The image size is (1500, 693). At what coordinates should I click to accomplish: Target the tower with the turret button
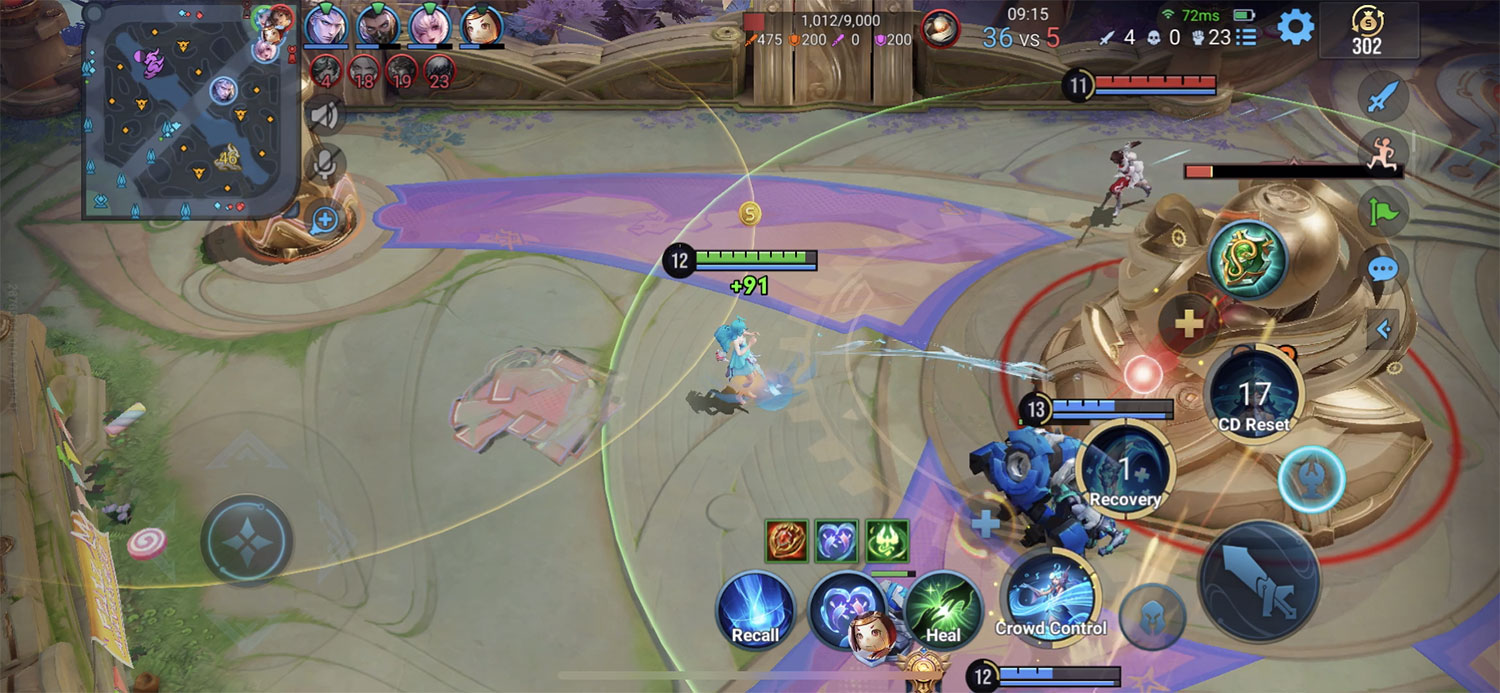(1311, 480)
